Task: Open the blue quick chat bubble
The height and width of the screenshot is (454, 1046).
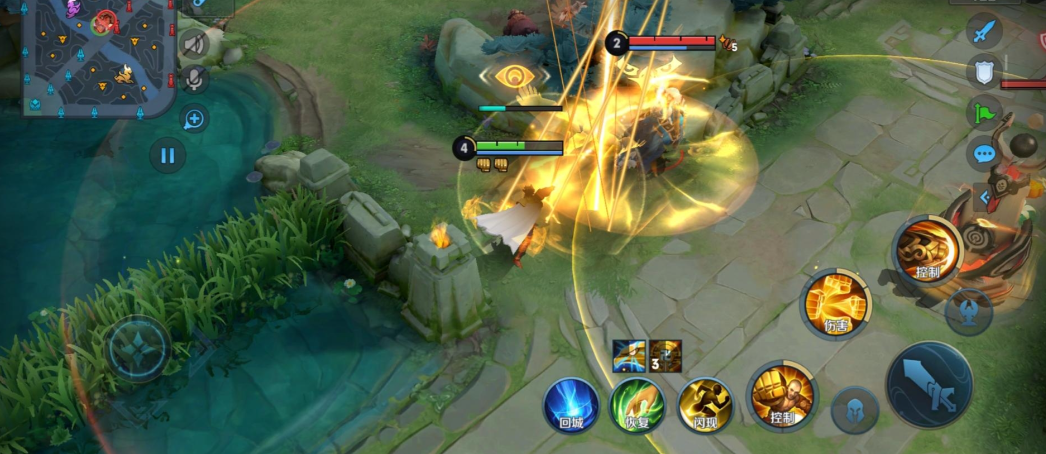Action: pyautogui.click(x=984, y=154)
